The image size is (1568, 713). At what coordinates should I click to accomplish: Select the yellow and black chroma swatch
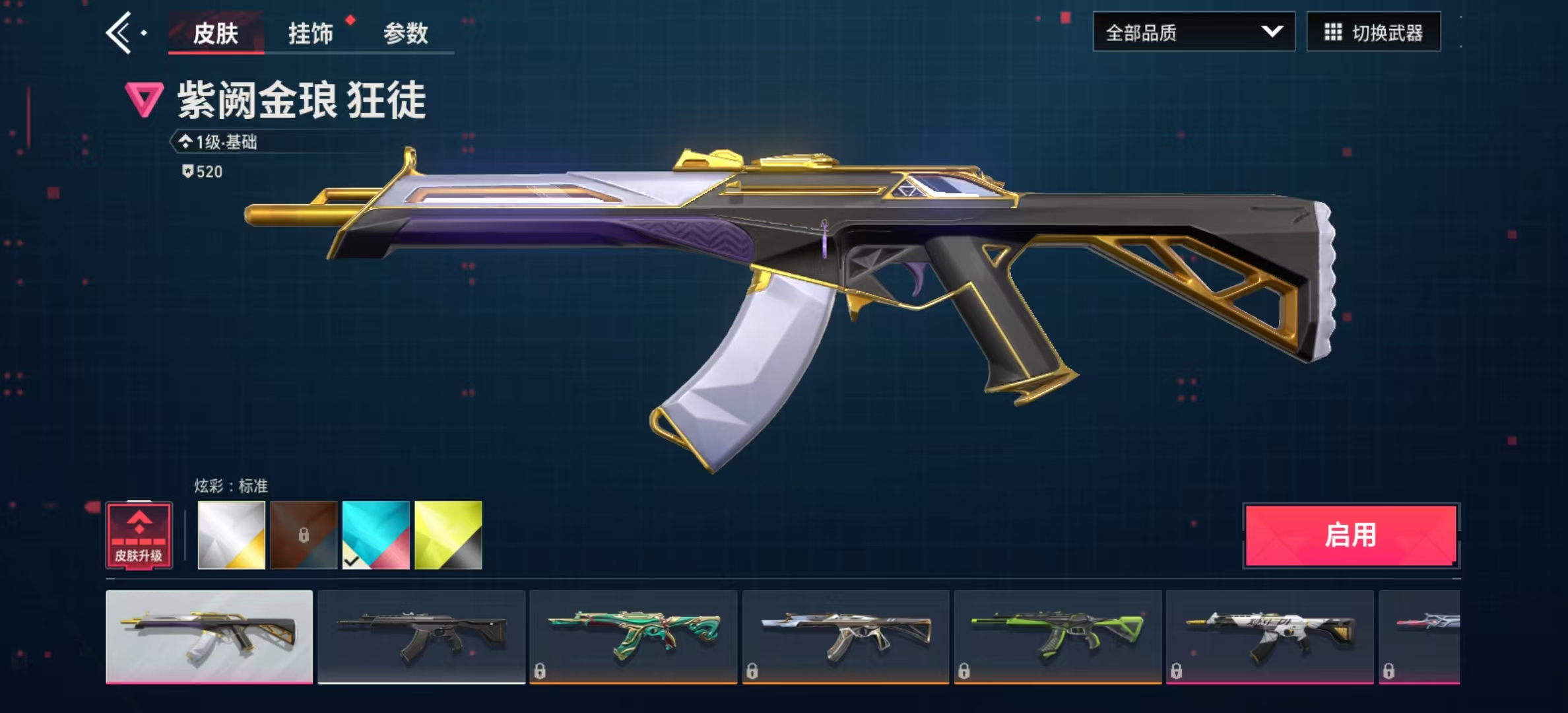pos(448,535)
